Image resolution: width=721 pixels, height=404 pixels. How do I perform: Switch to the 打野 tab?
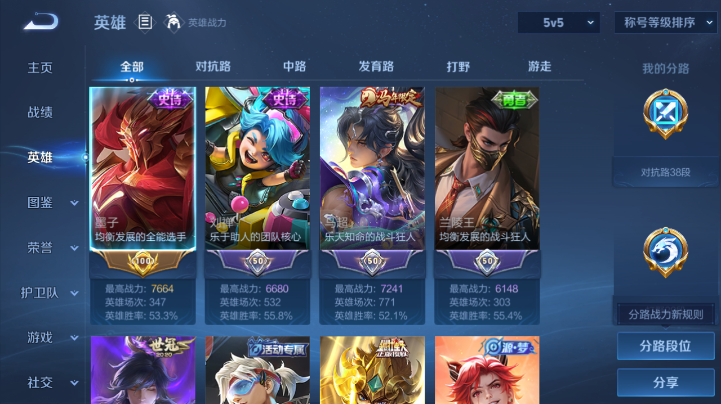pyautogui.click(x=458, y=67)
